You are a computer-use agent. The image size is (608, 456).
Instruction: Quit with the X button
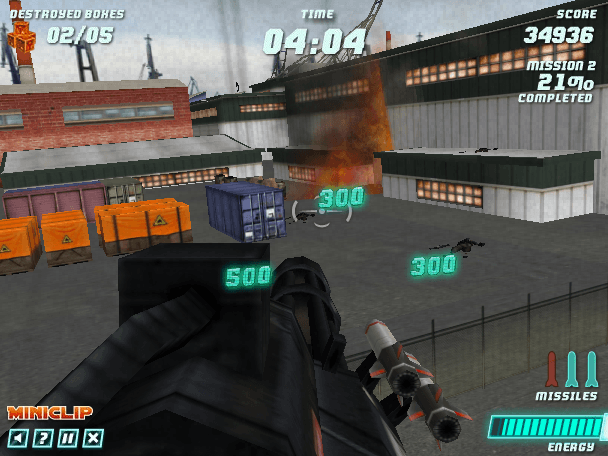click(x=93, y=437)
